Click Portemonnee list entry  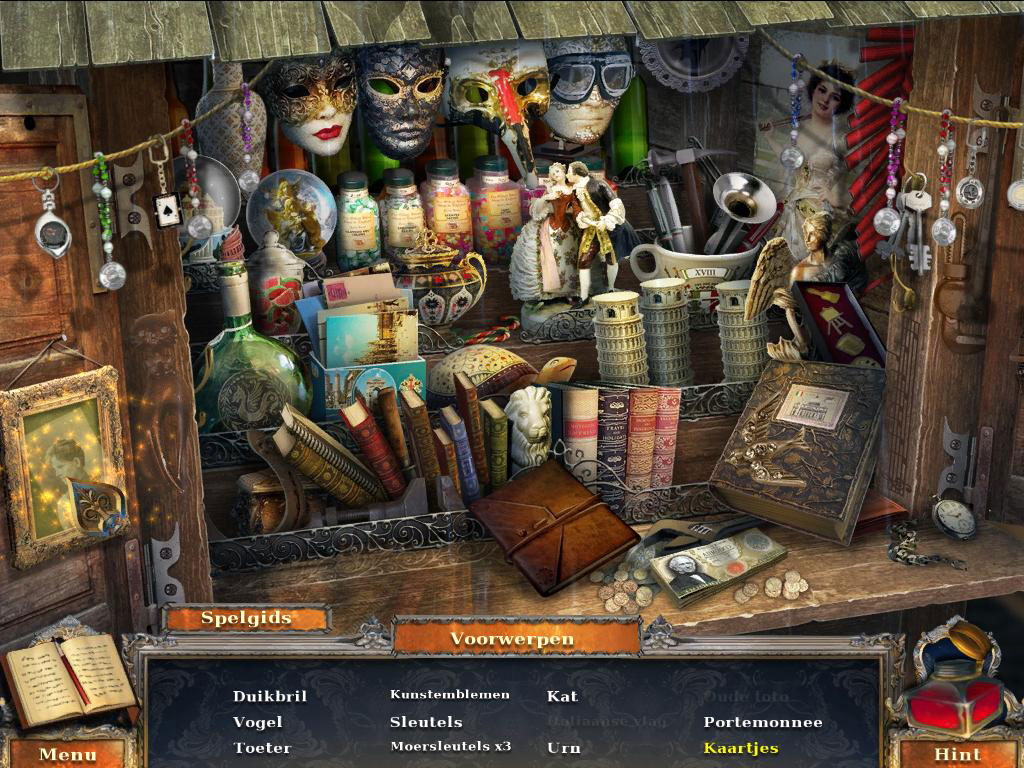(x=762, y=722)
